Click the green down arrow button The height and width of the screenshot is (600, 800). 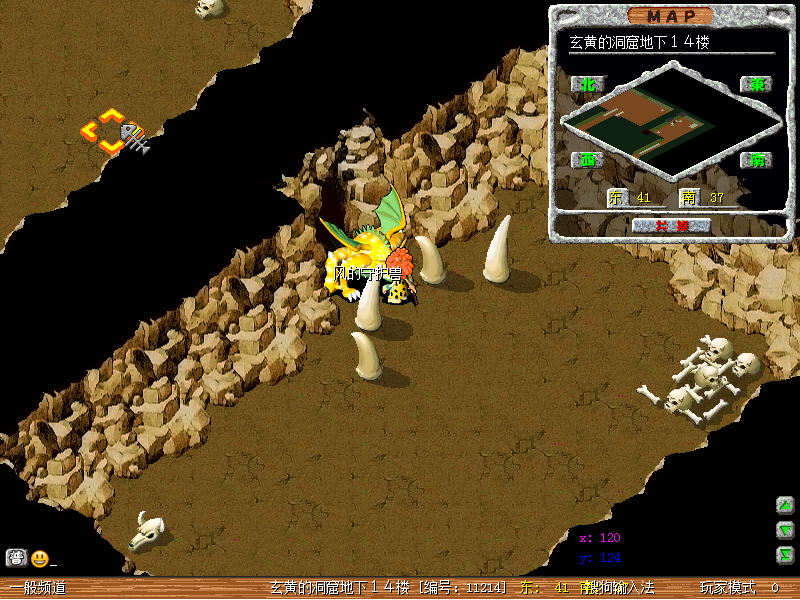click(x=786, y=530)
